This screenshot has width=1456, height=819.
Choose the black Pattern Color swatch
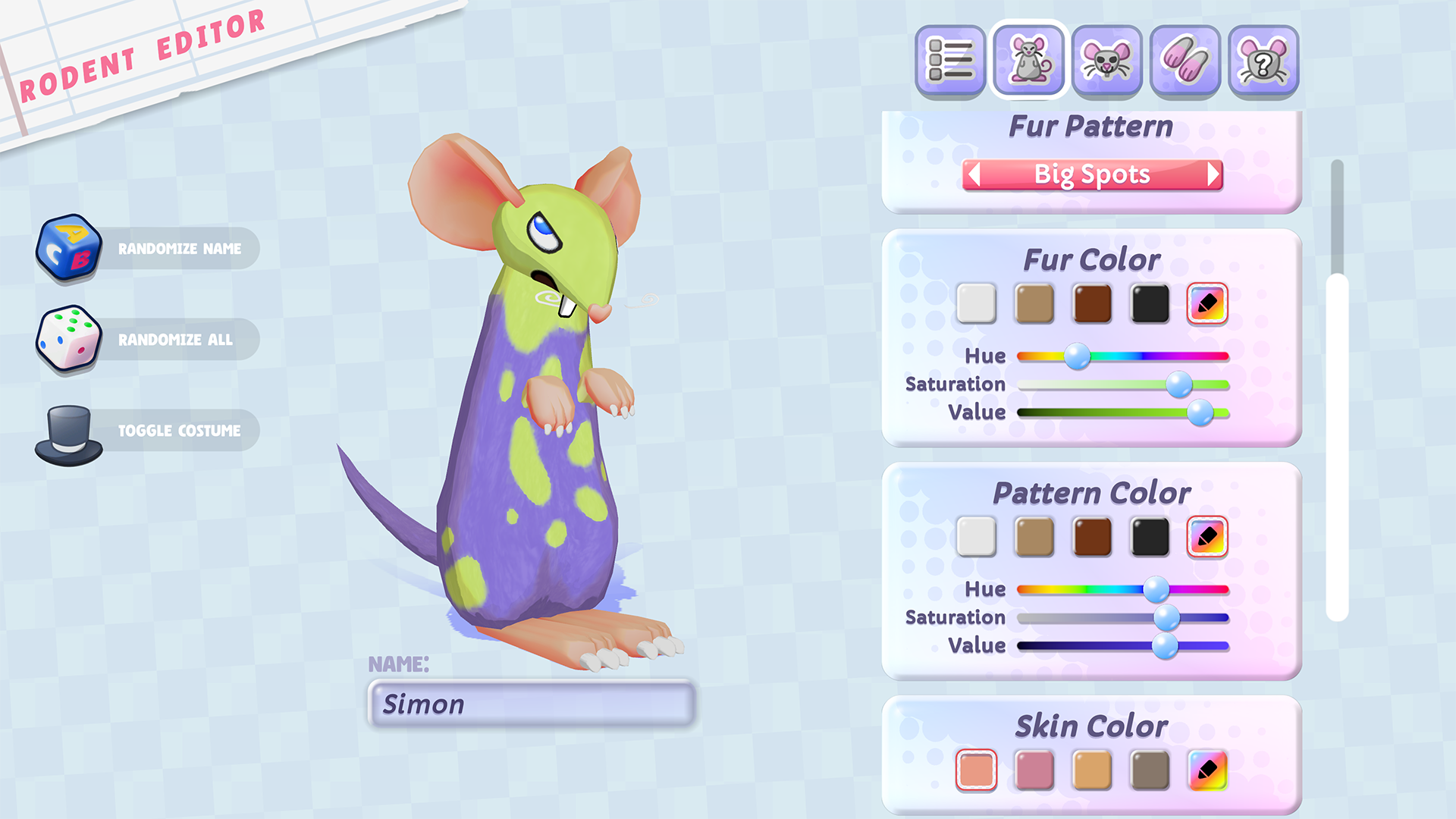pyautogui.click(x=1150, y=537)
